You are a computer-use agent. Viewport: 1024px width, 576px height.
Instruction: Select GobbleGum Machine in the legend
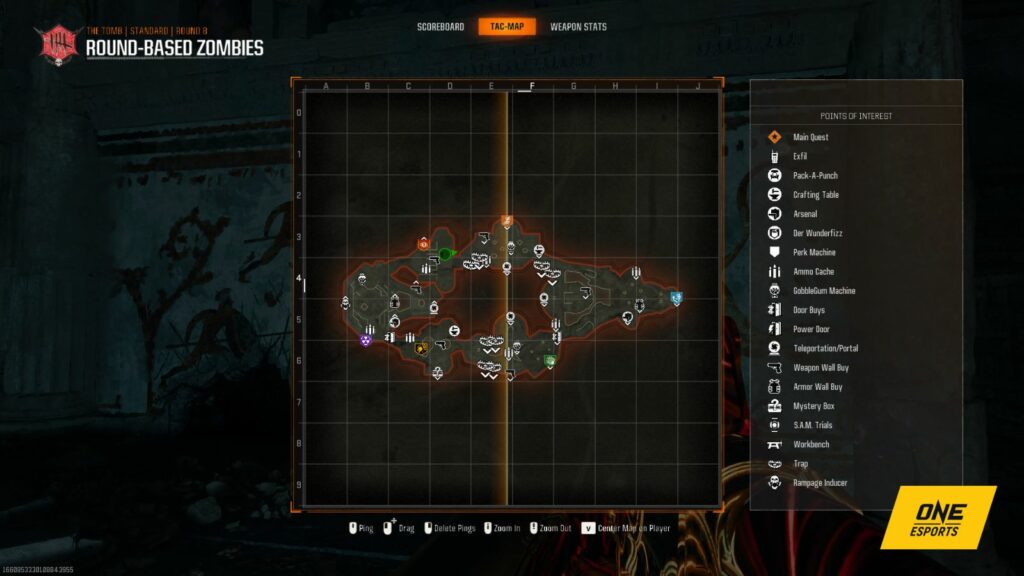tap(823, 291)
